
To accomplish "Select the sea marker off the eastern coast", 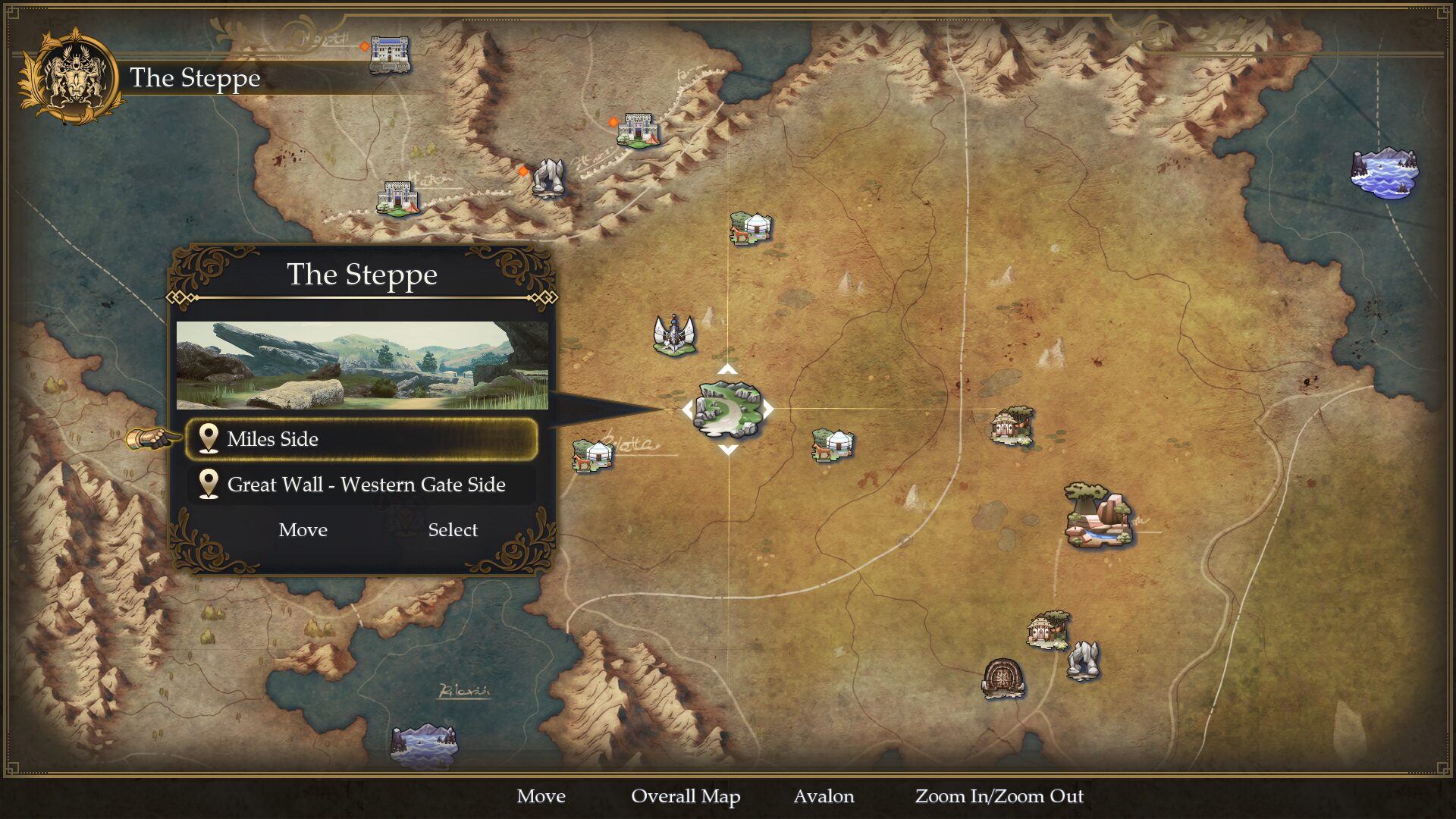I will 1384,173.
